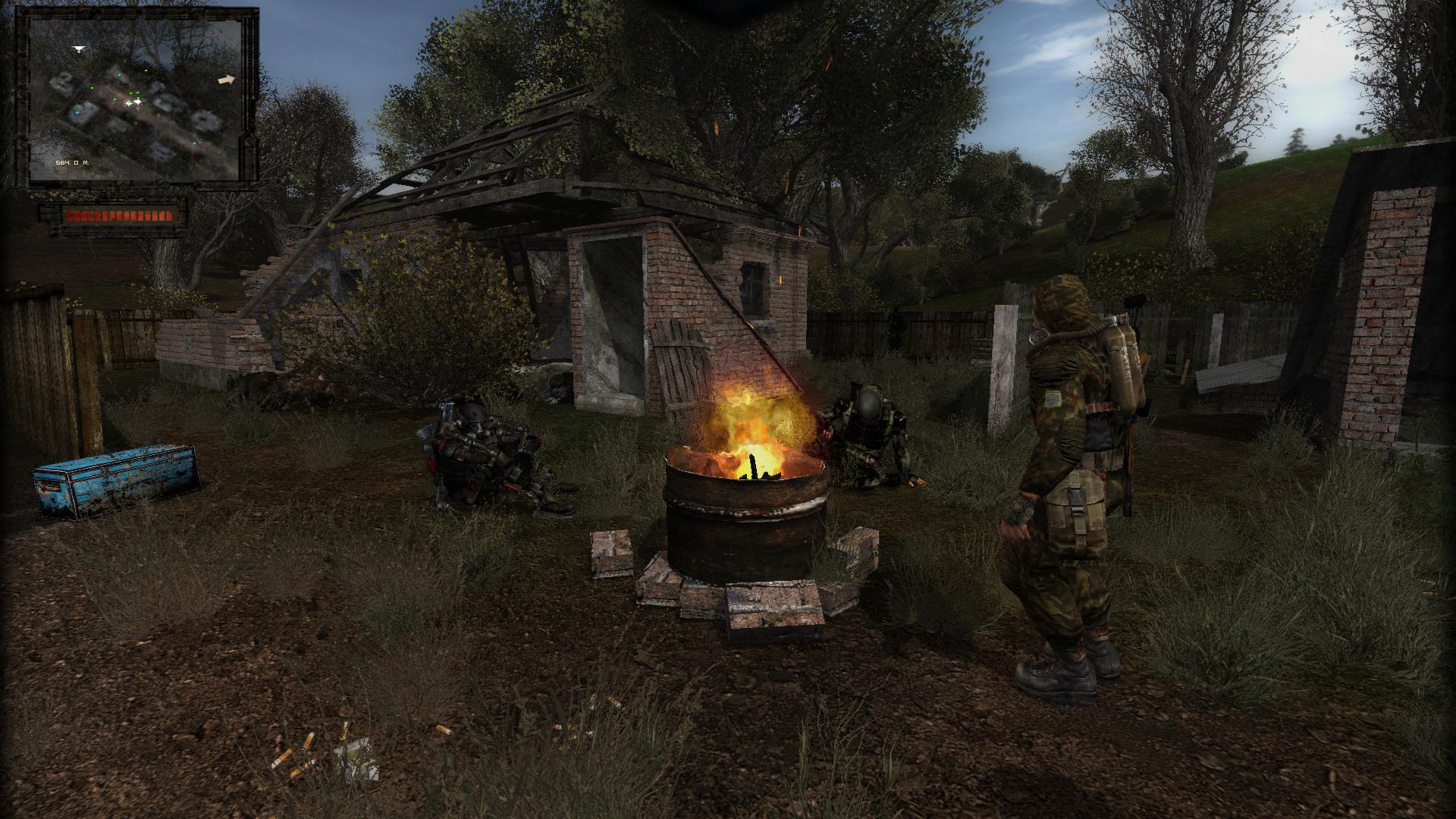
Task: Select the beige arrow marker on the minimap
Action: (226, 79)
